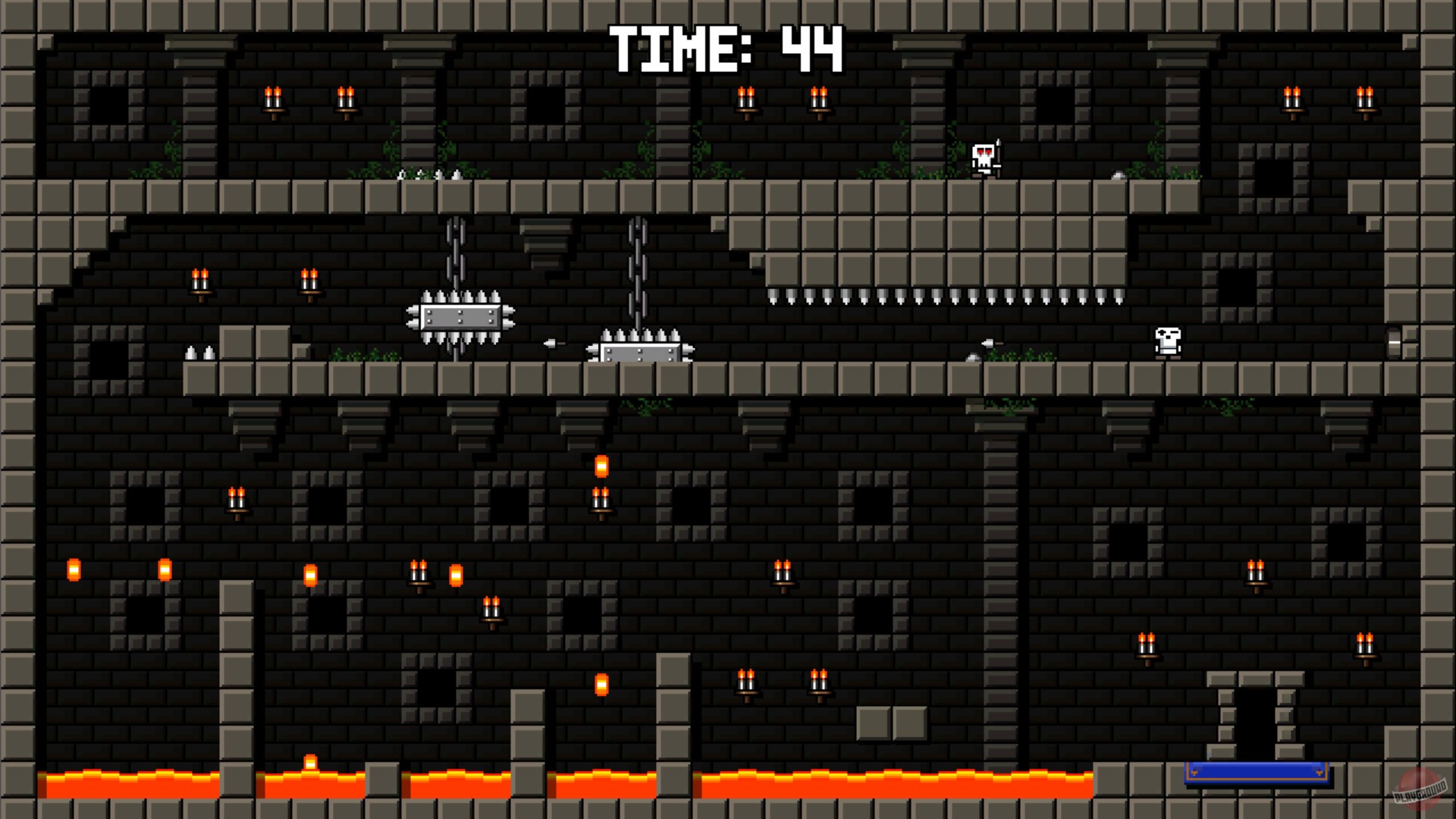Screen dimensions: 1456x819
Task: Click the small spikes on the left ledge
Action: [x=200, y=351]
